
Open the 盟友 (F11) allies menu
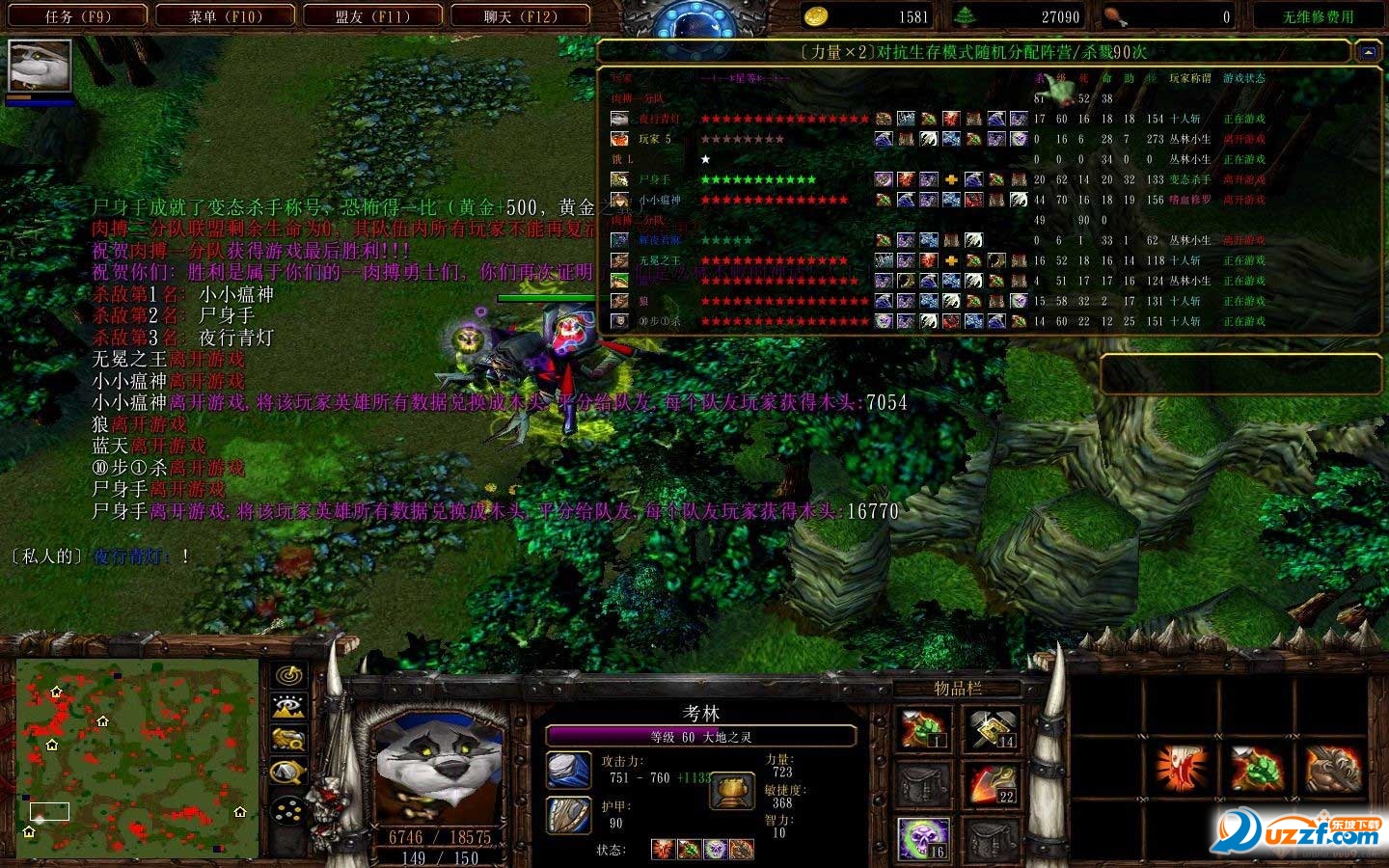372,16
